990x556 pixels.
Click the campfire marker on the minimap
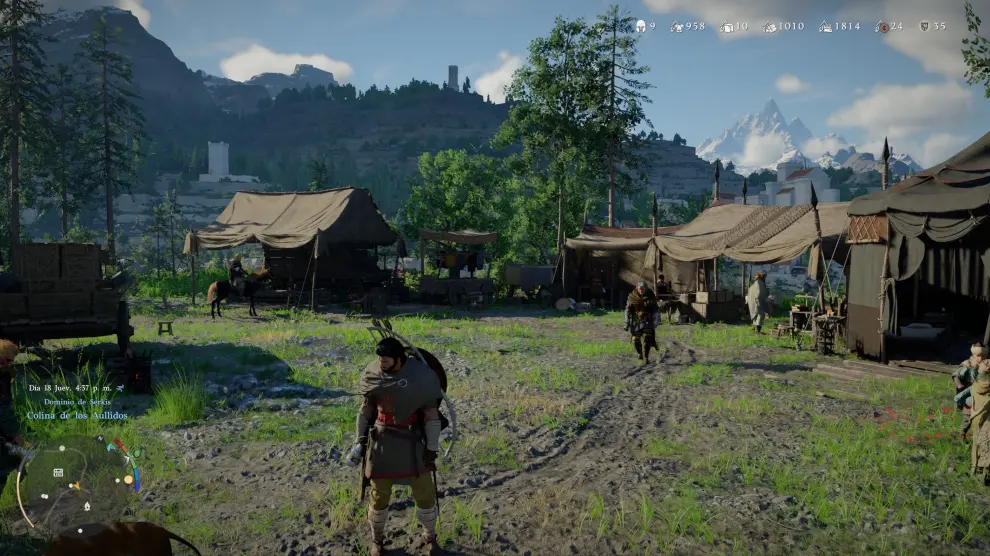(x=86, y=505)
